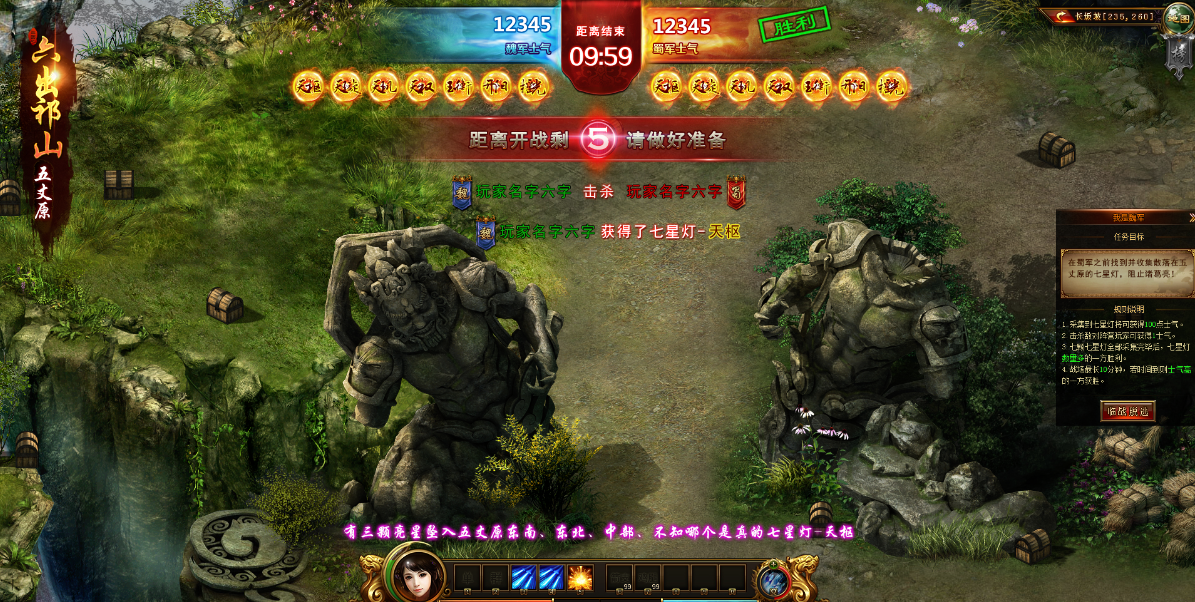Viewport: 1195px width, 602px height.
Task: Click the red 临战脱逃 button
Action: pyautogui.click(x=1126, y=410)
